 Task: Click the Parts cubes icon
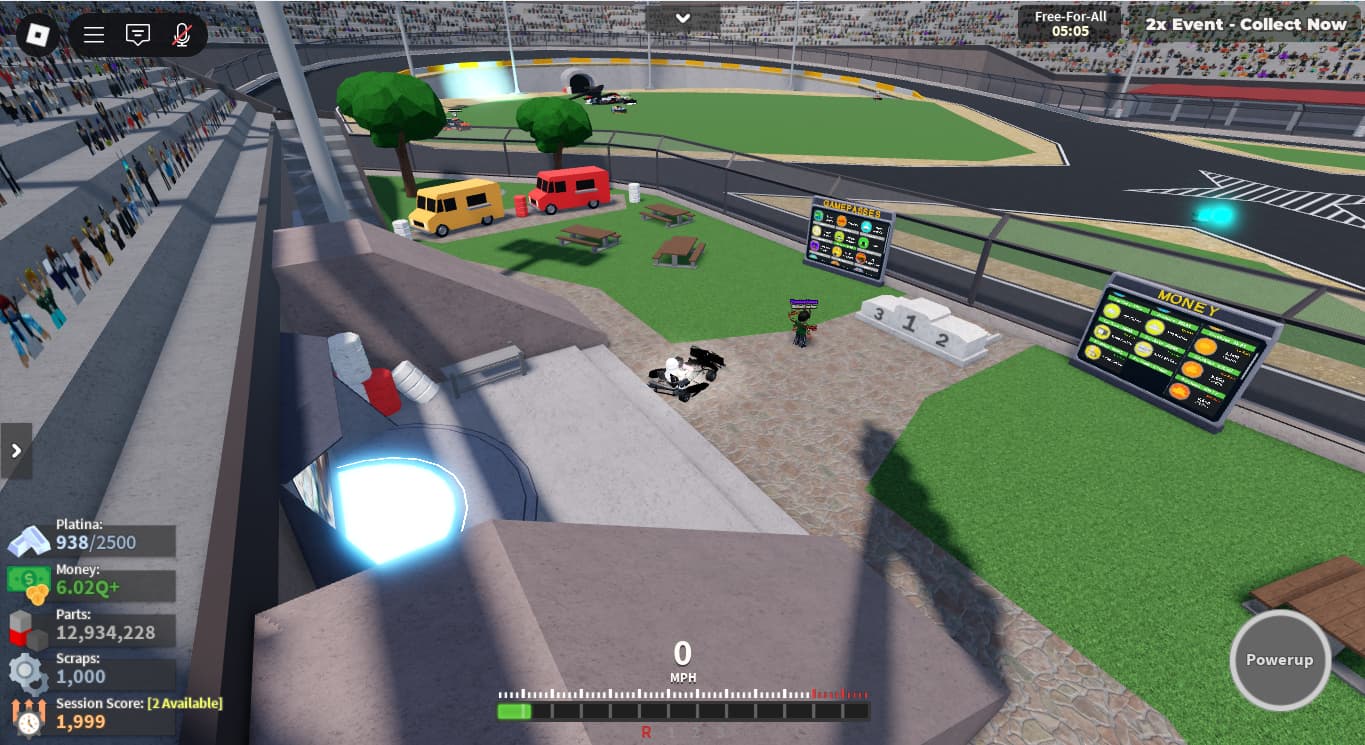point(28,630)
